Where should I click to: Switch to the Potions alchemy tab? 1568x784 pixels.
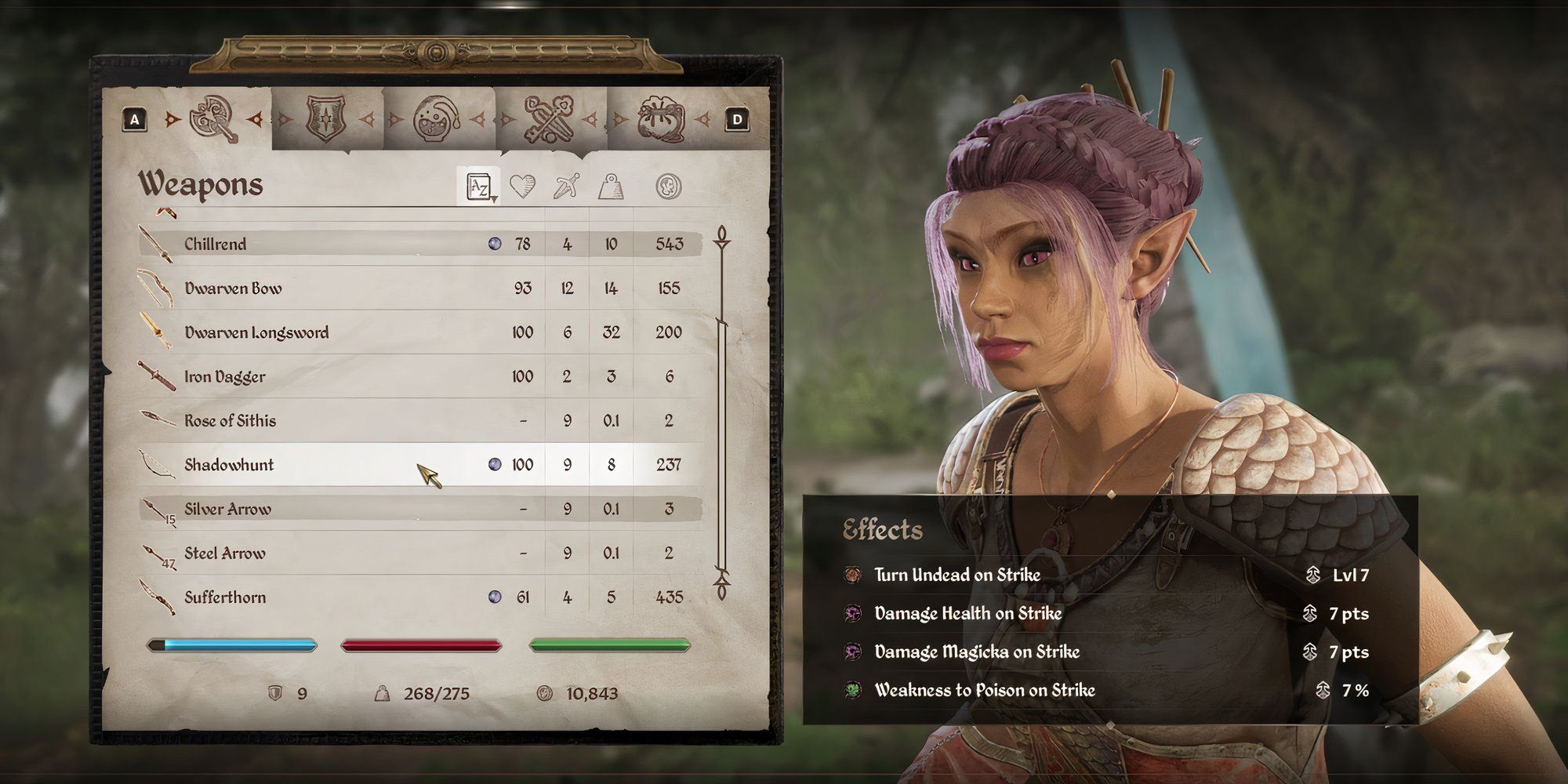(x=437, y=119)
